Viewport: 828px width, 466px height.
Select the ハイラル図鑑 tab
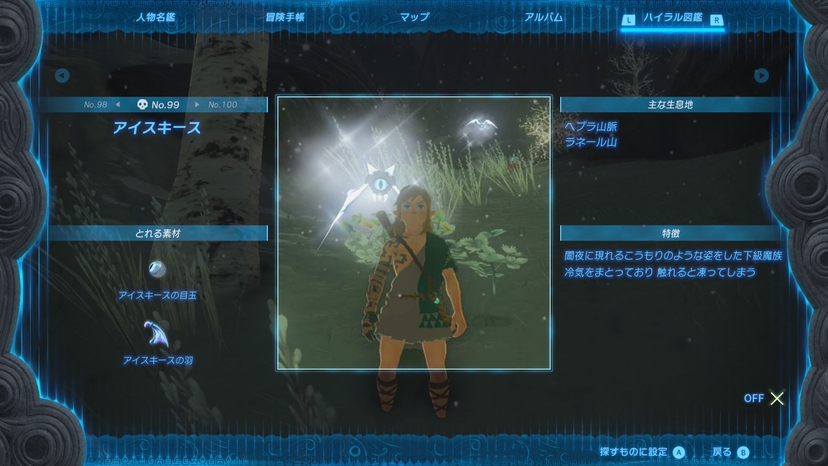[x=672, y=18]
